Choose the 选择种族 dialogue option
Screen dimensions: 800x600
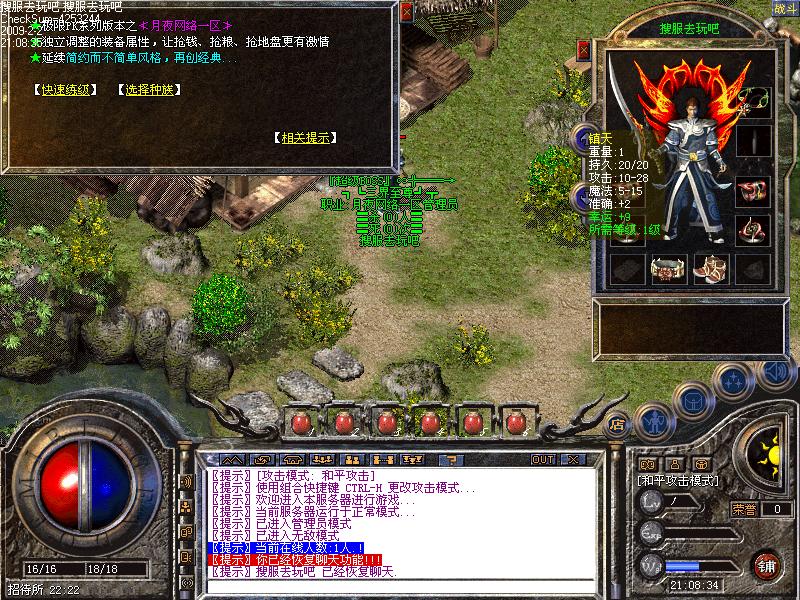[152, 89]
